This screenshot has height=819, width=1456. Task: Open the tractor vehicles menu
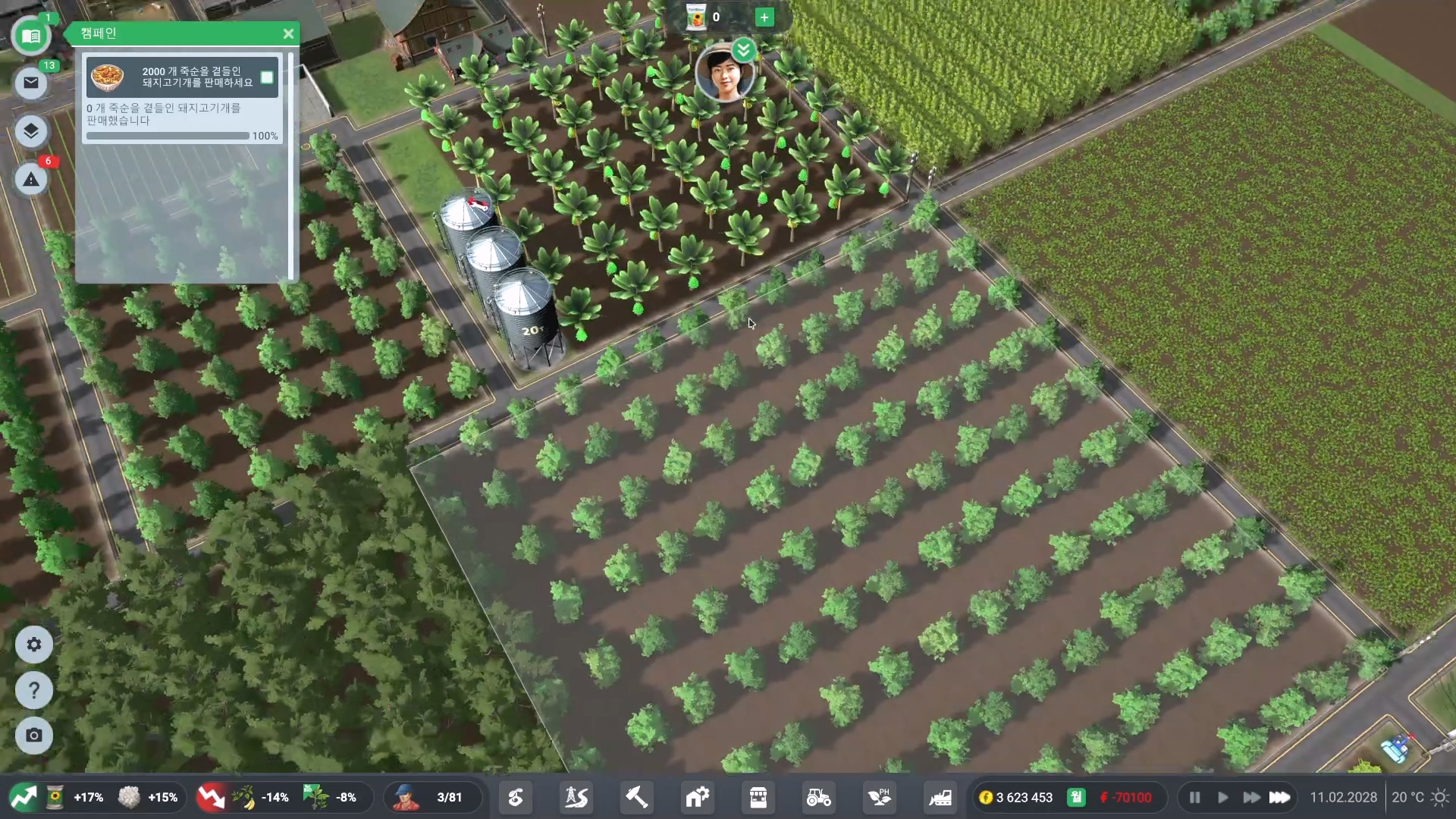tap(818, 798)
